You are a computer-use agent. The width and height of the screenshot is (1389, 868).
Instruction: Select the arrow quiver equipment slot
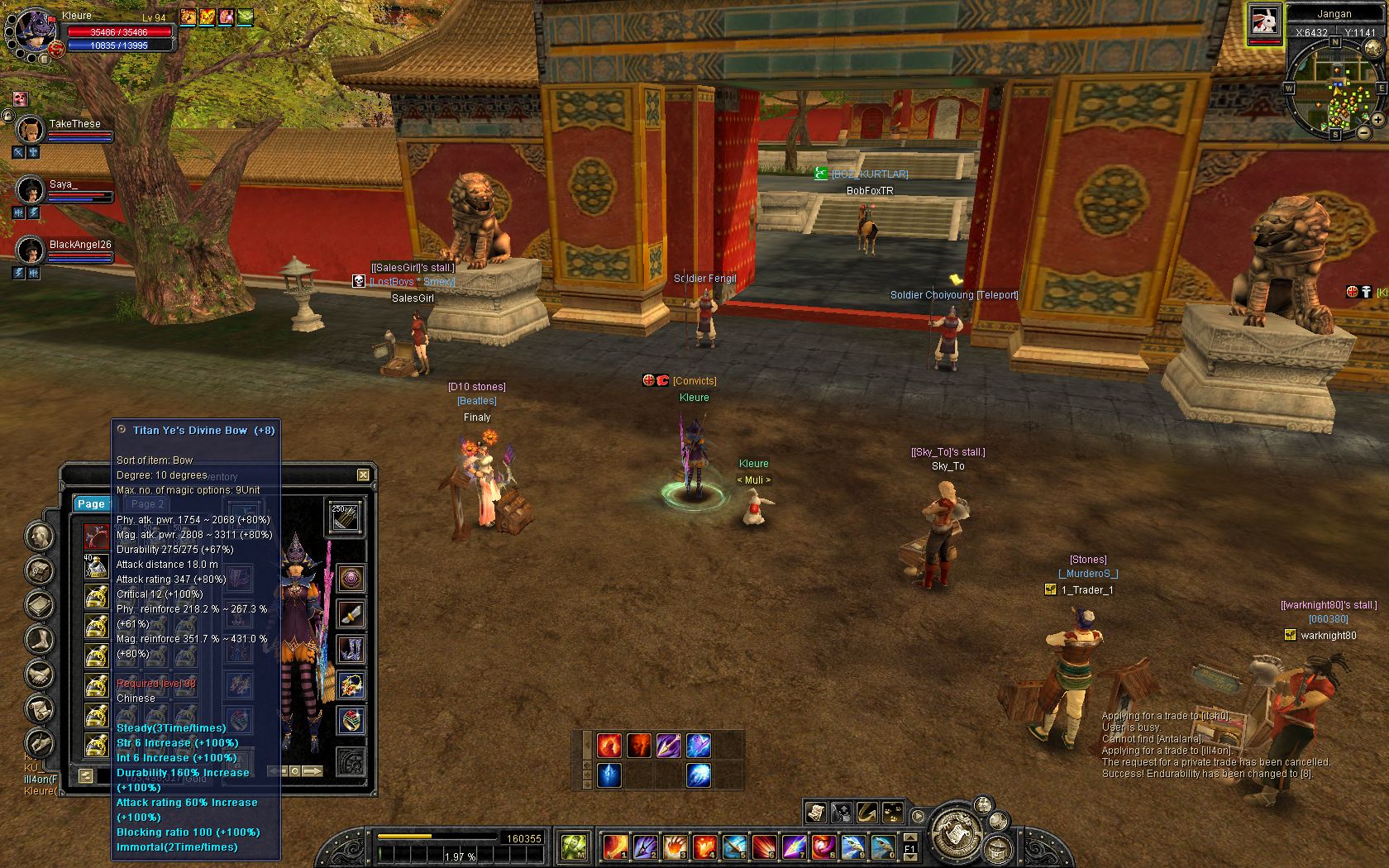344,517
